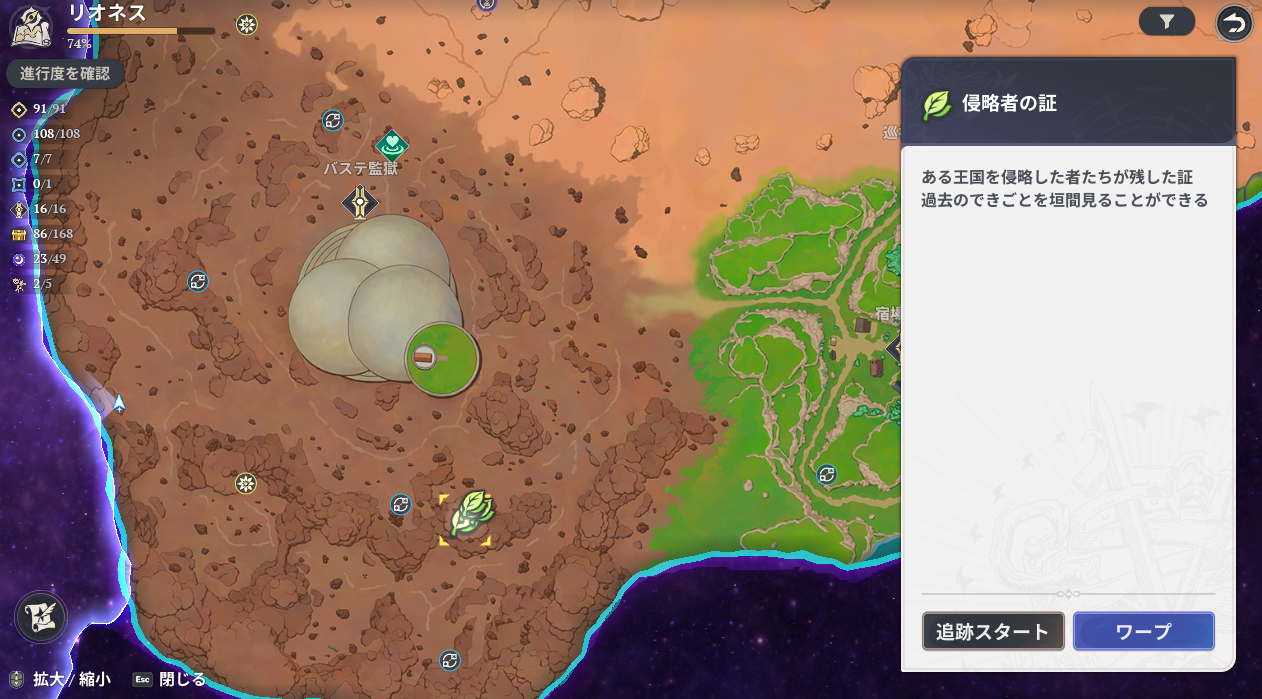Select the バステ監獄 green heart marker

pyautogui.click(x=391, y=144)
